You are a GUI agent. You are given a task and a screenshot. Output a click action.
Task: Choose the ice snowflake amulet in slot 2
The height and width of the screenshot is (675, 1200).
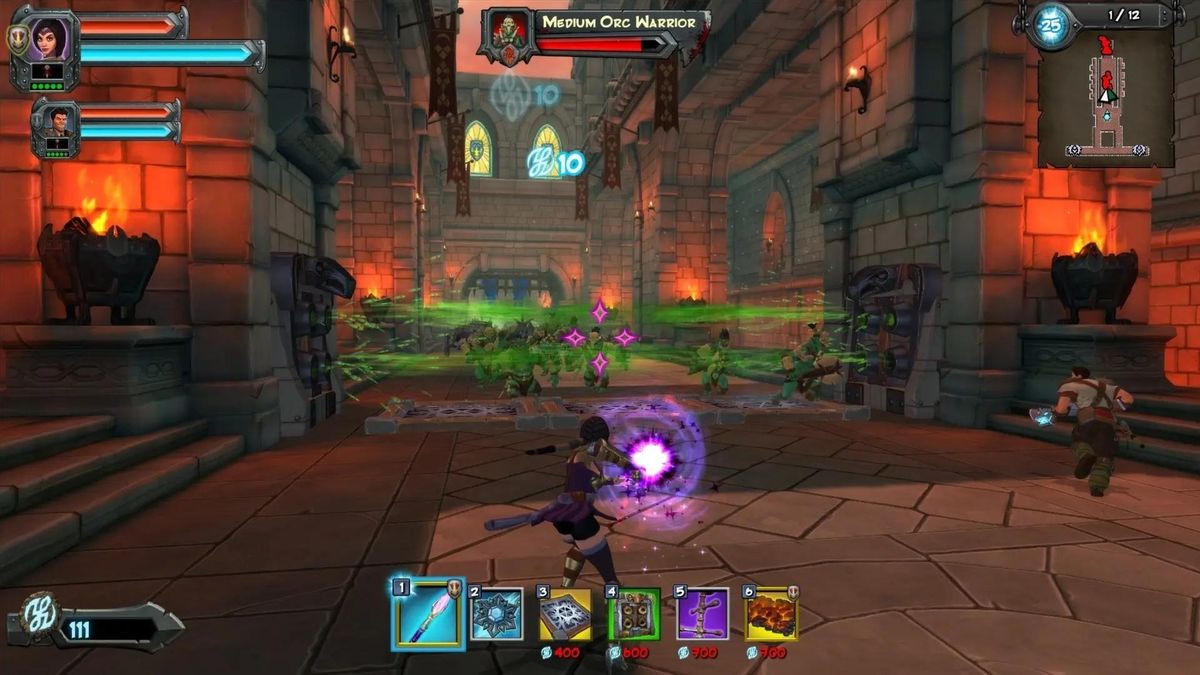497,615
